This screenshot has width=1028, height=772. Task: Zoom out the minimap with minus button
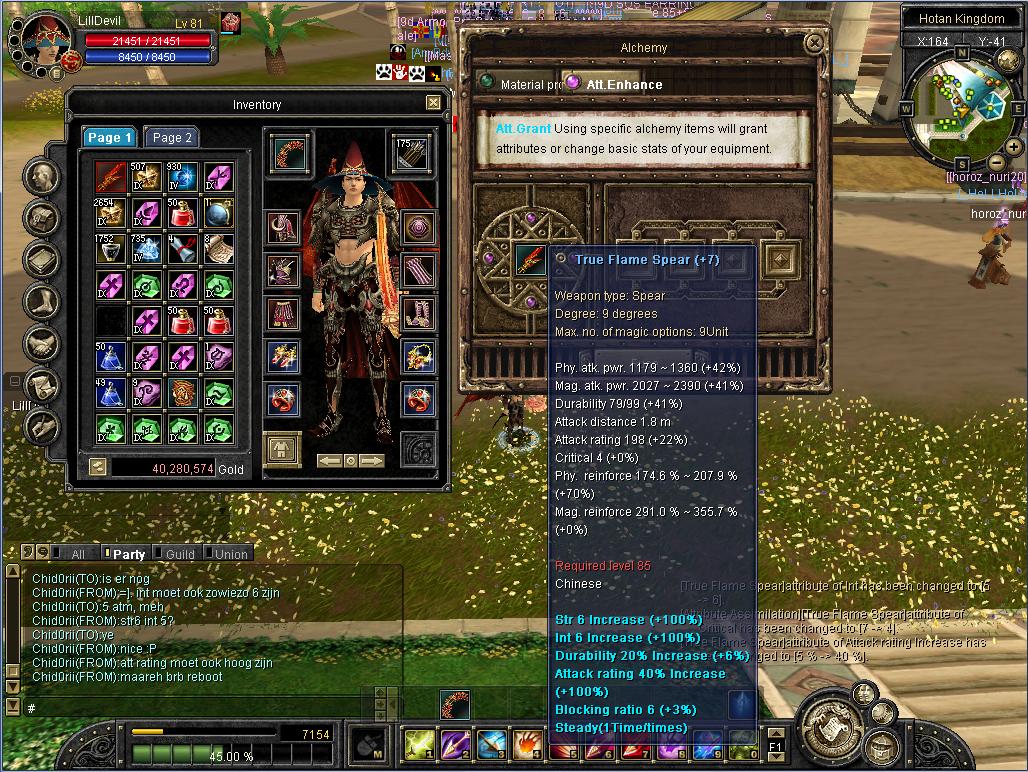[996, 164]
